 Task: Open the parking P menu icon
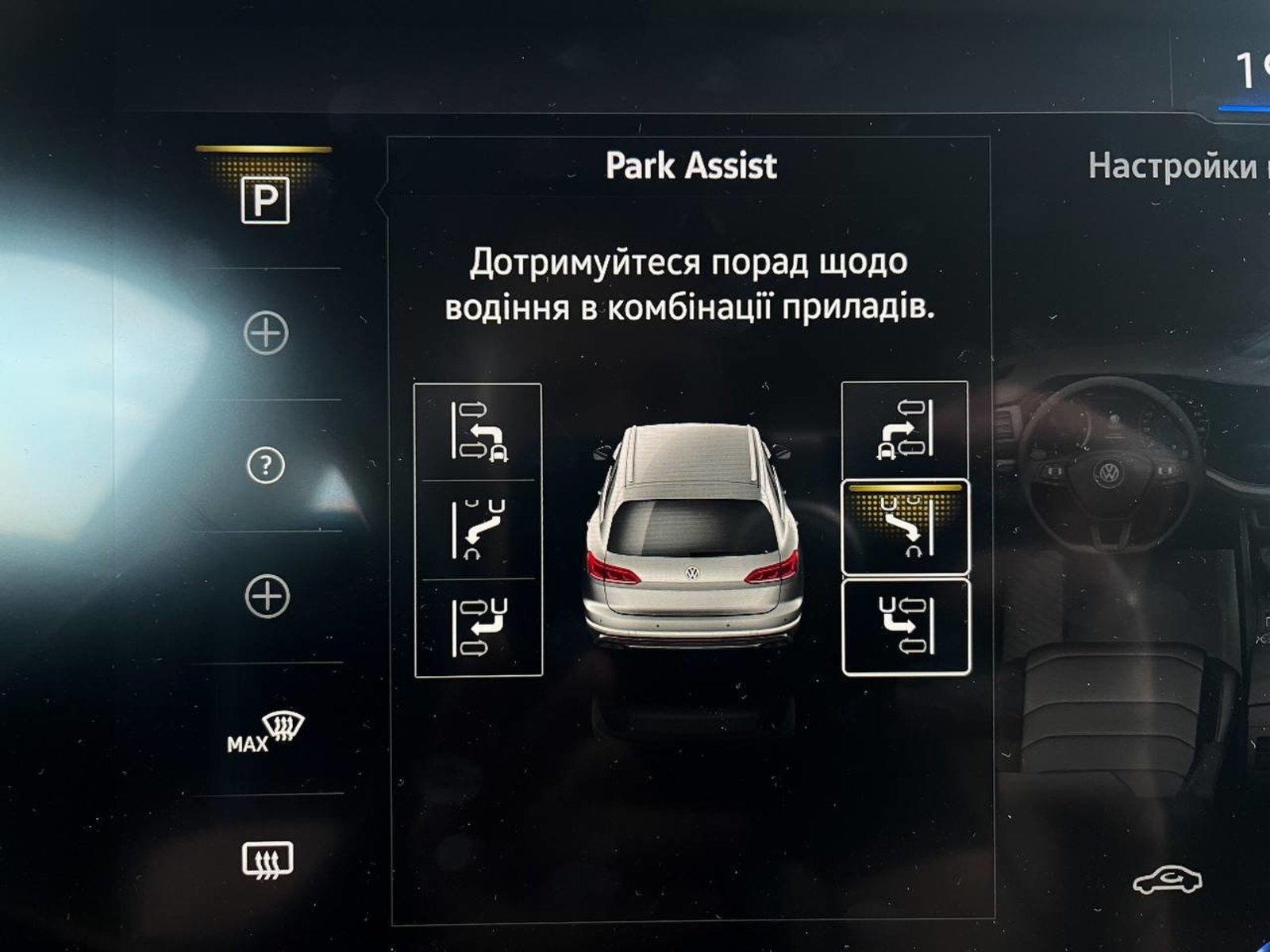coord(265,201)
